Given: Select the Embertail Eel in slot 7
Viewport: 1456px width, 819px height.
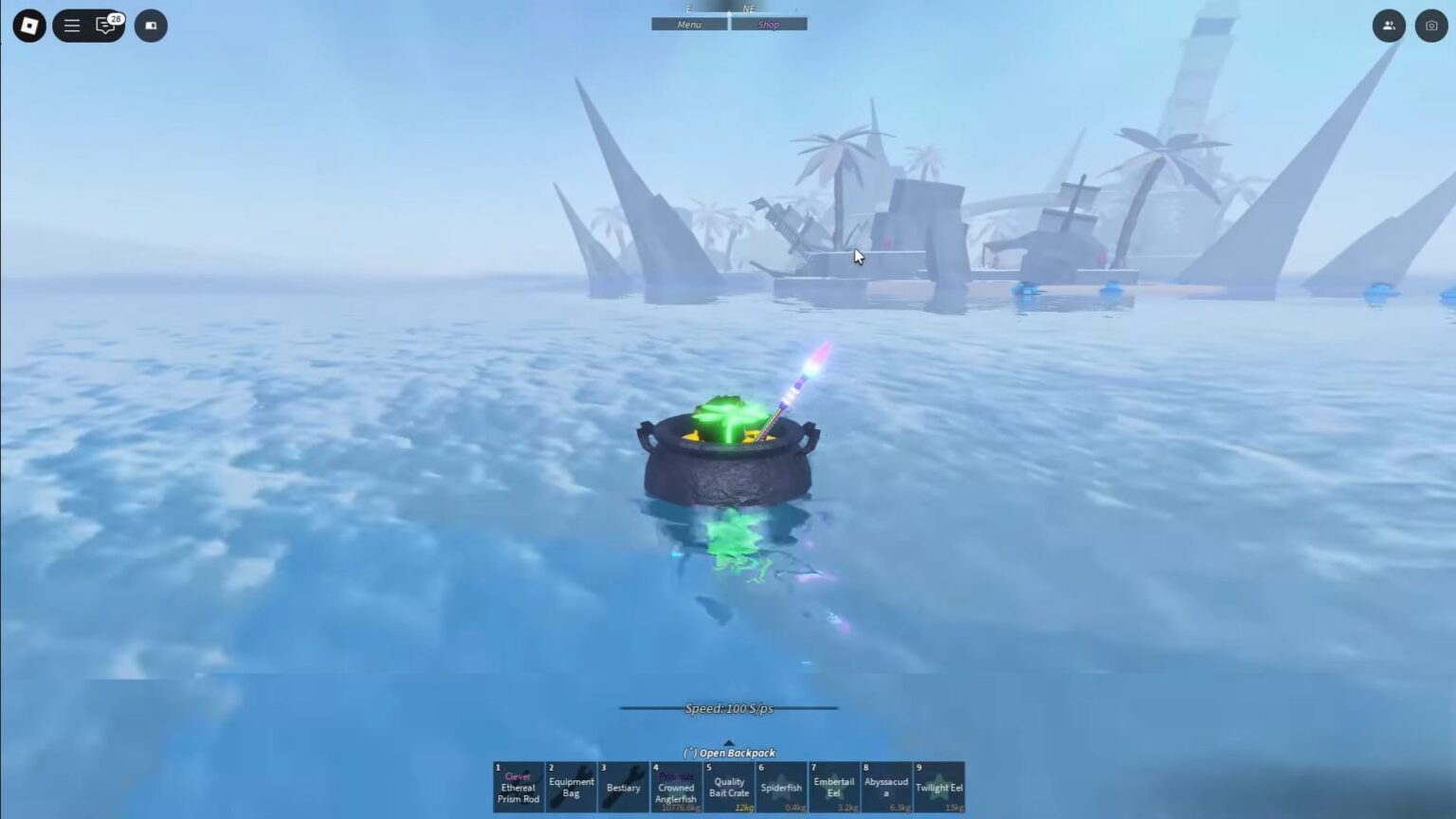Looking at the screenshot, I should click(x=834, y=787).
